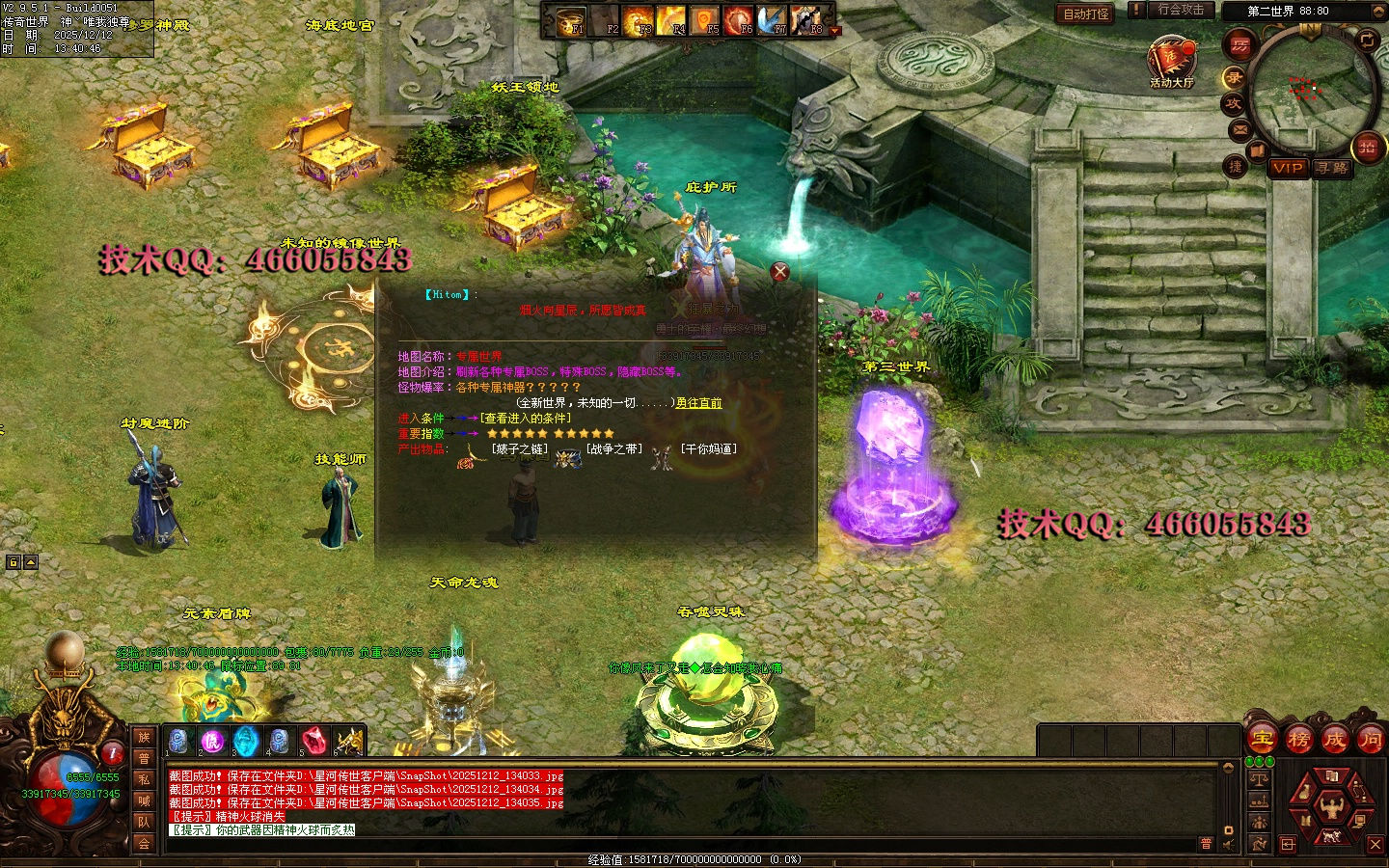1389x868 pixels.
Task: Open the 成 achievements round button
Action: 1335,740
